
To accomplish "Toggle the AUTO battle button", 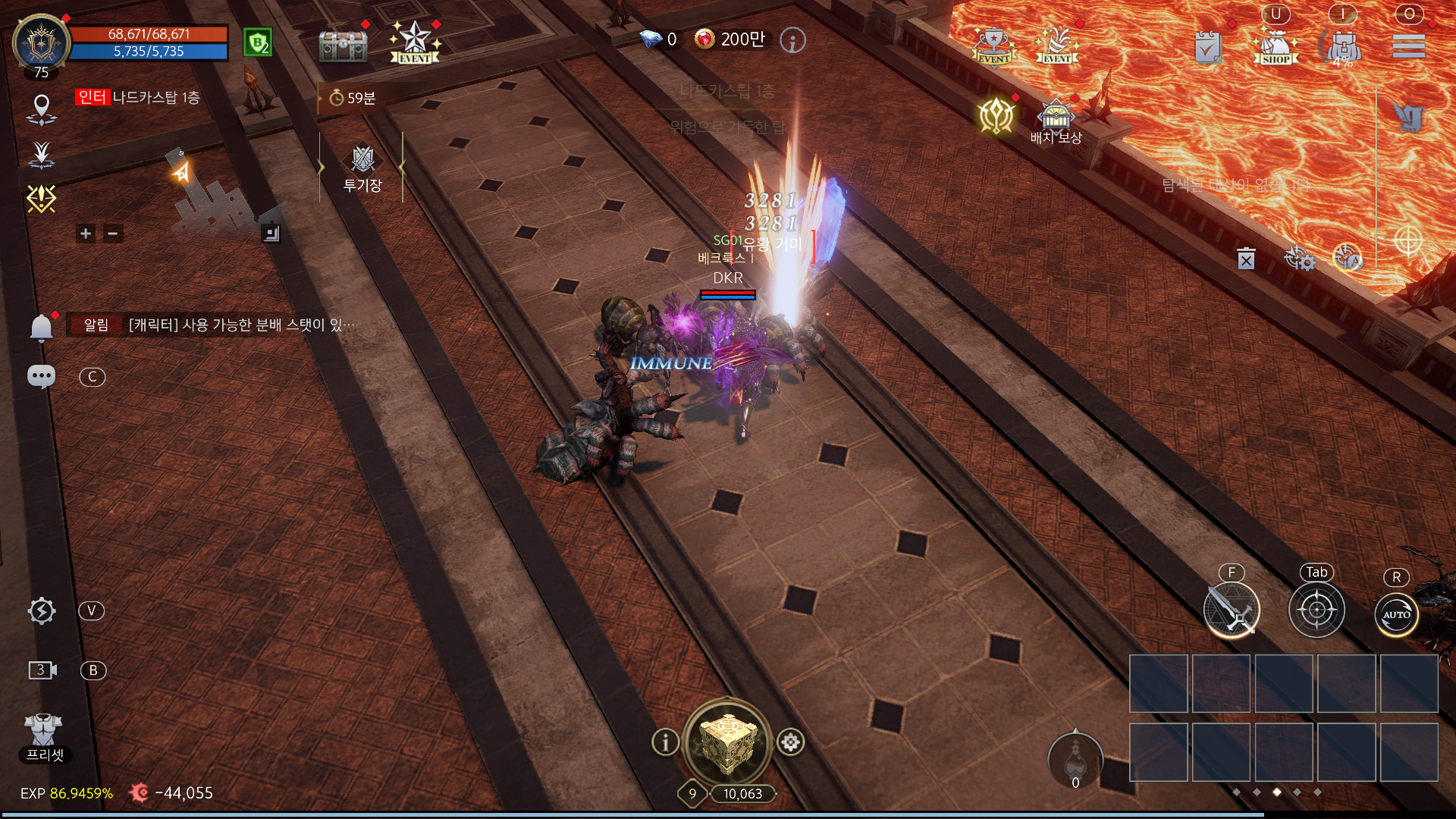I will pos(1396,613).
